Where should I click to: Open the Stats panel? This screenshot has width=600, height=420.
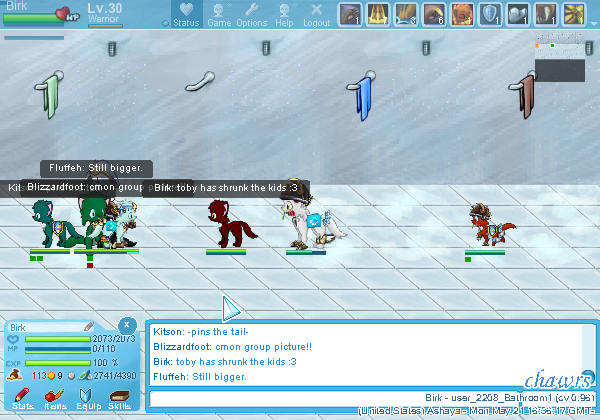coord(22,395)
